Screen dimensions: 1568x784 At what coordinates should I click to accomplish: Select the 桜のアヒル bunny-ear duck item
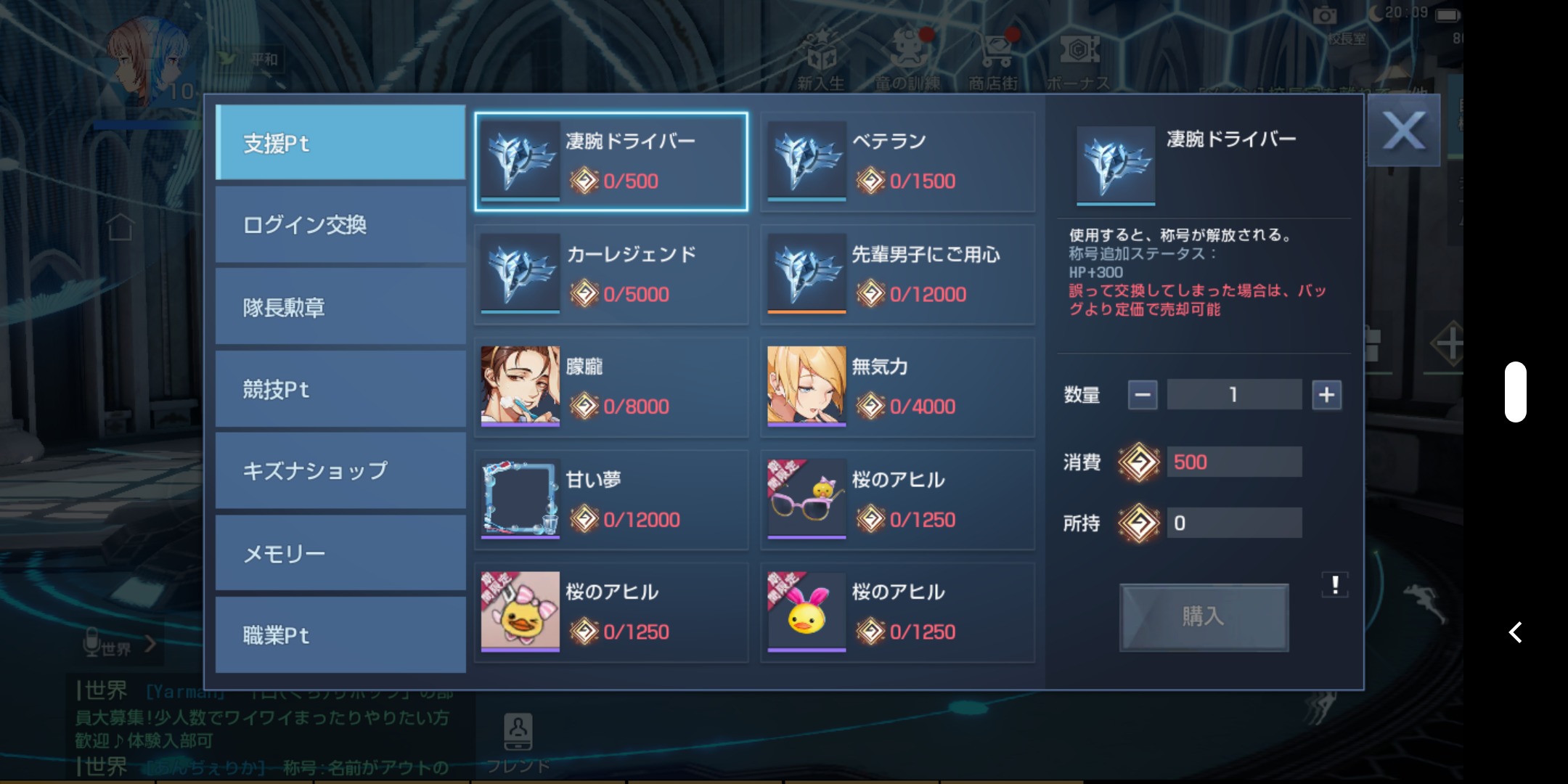tap(897, 613)
